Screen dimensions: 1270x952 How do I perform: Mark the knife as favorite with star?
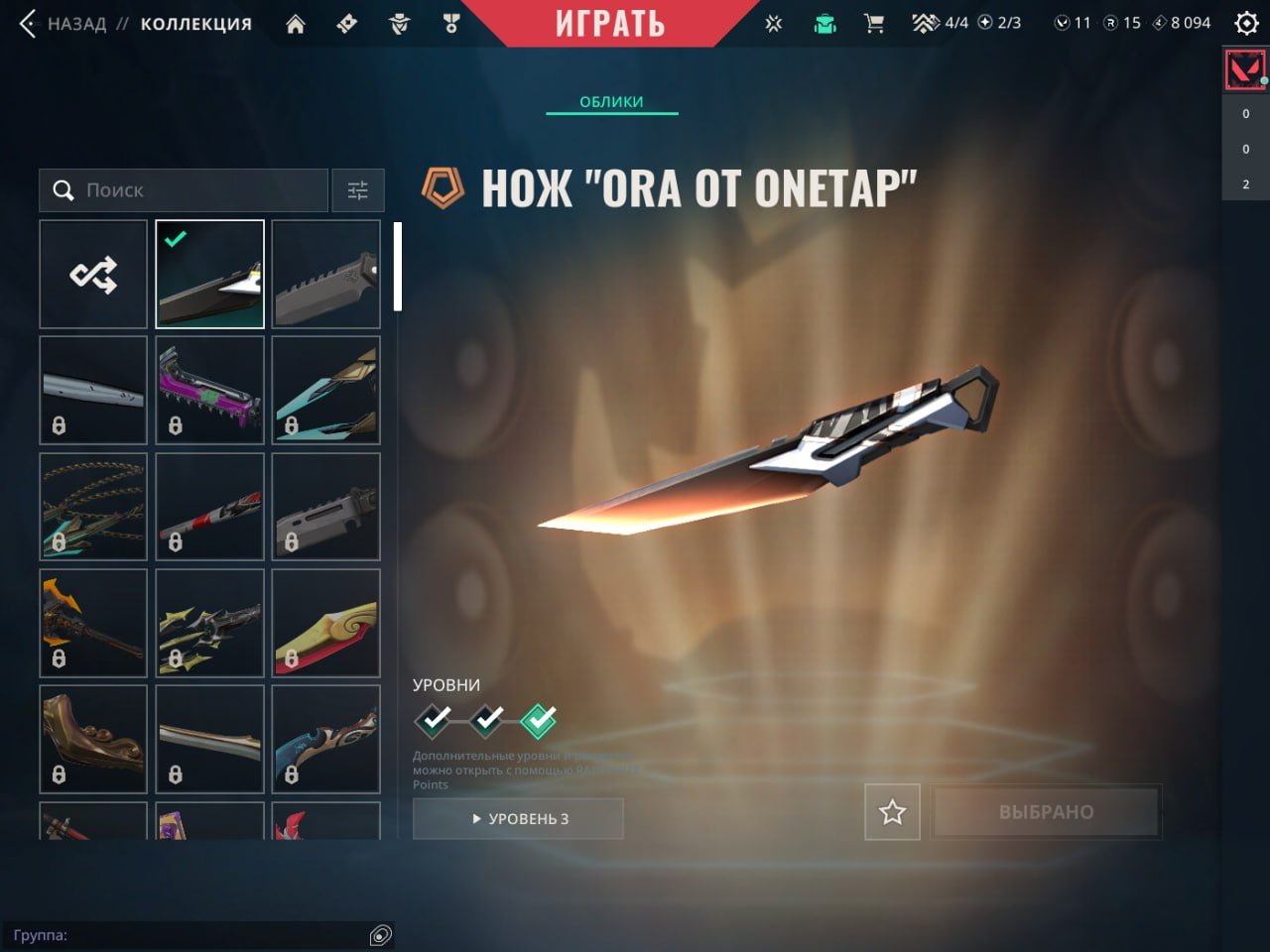click(x=892, y=812)
